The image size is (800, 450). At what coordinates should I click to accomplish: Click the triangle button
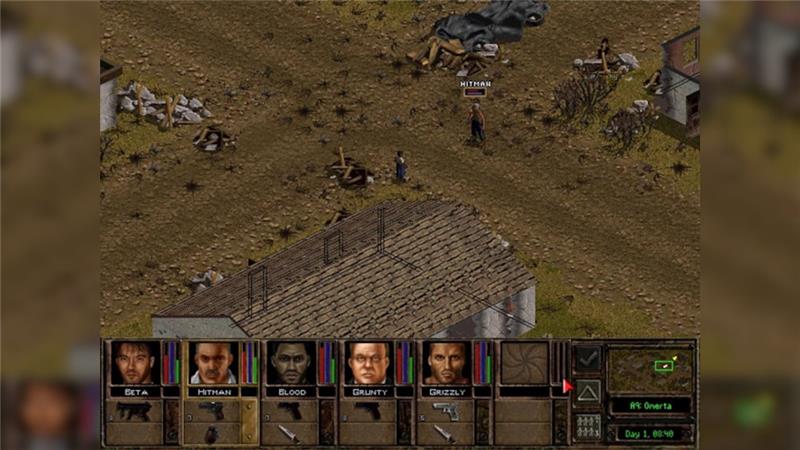point(588,391)
